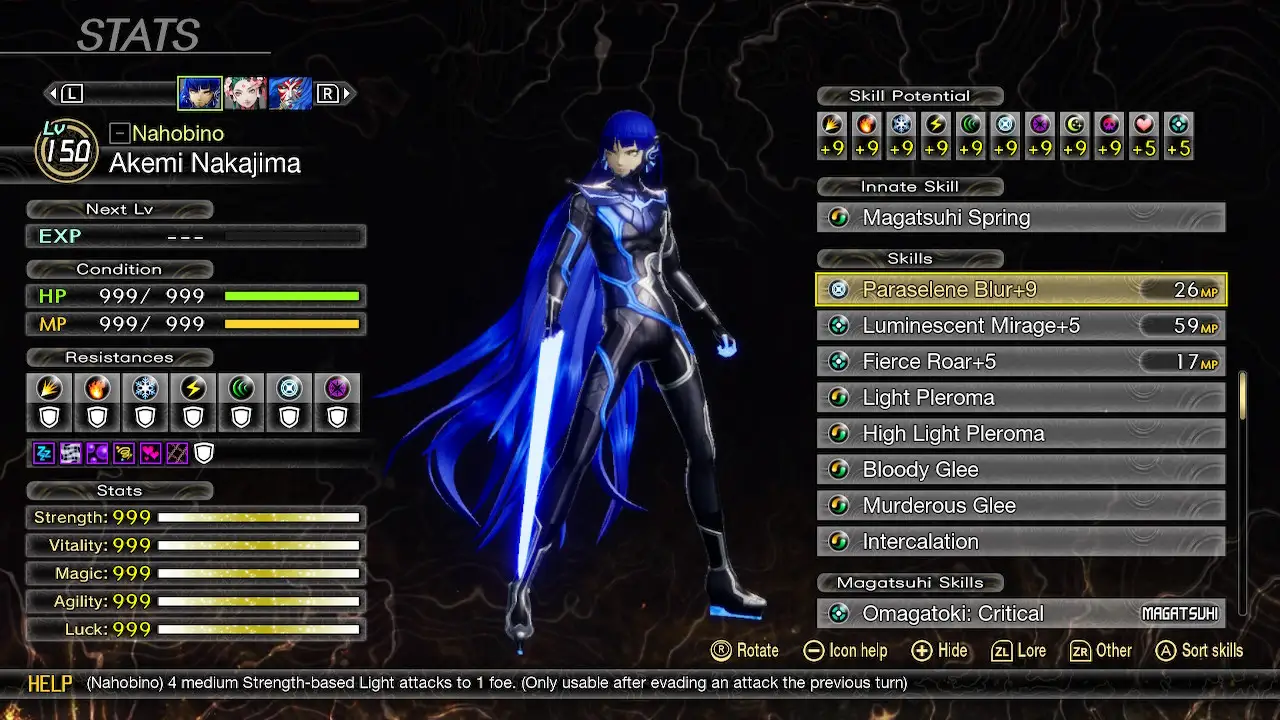Select the Murderous Glee skill row
Screen dimensions: 1280x720
click(x=1020, y=506)
